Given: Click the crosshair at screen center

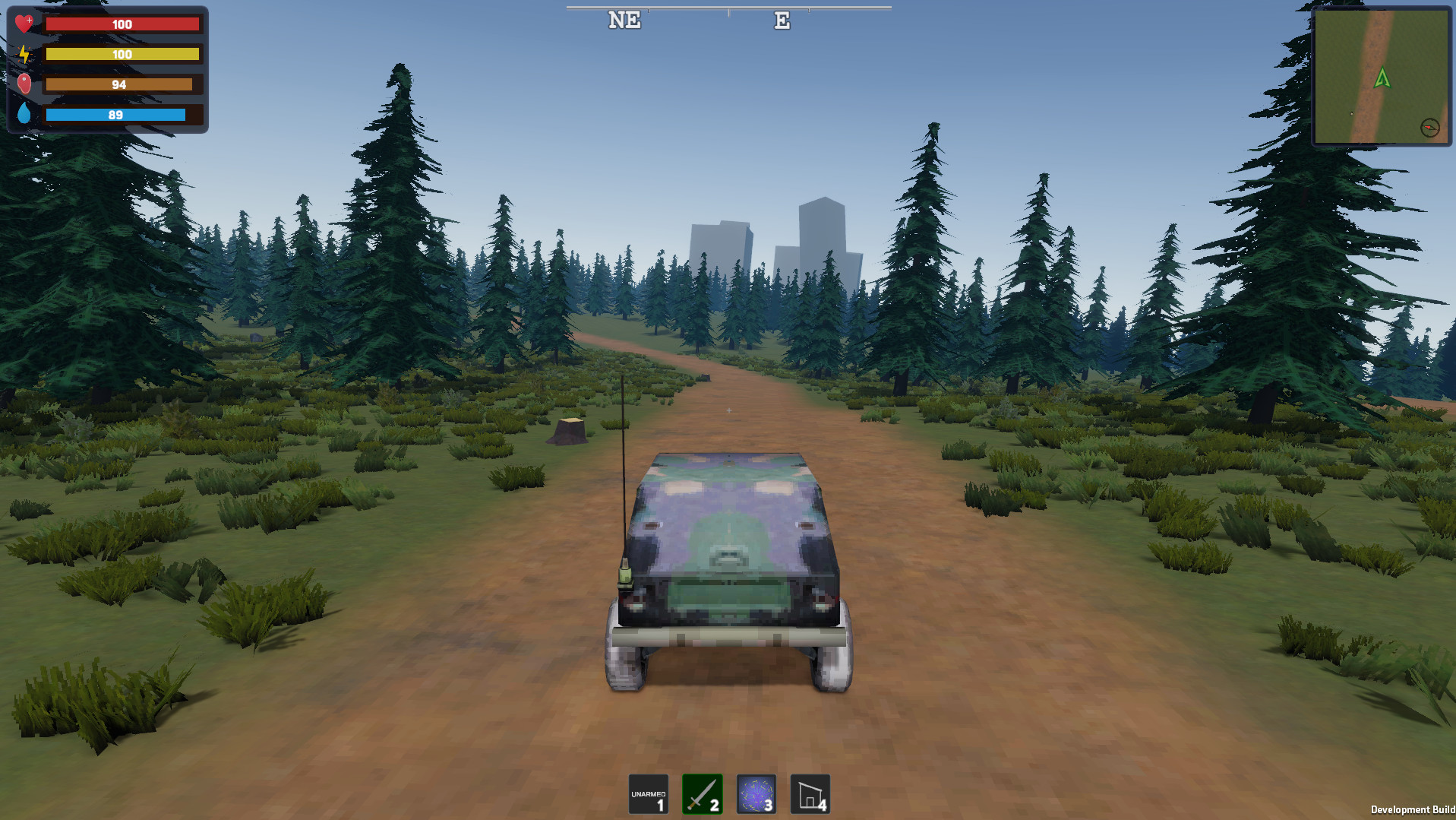Looking at the screenshot, I should click(x=728, y=410).
